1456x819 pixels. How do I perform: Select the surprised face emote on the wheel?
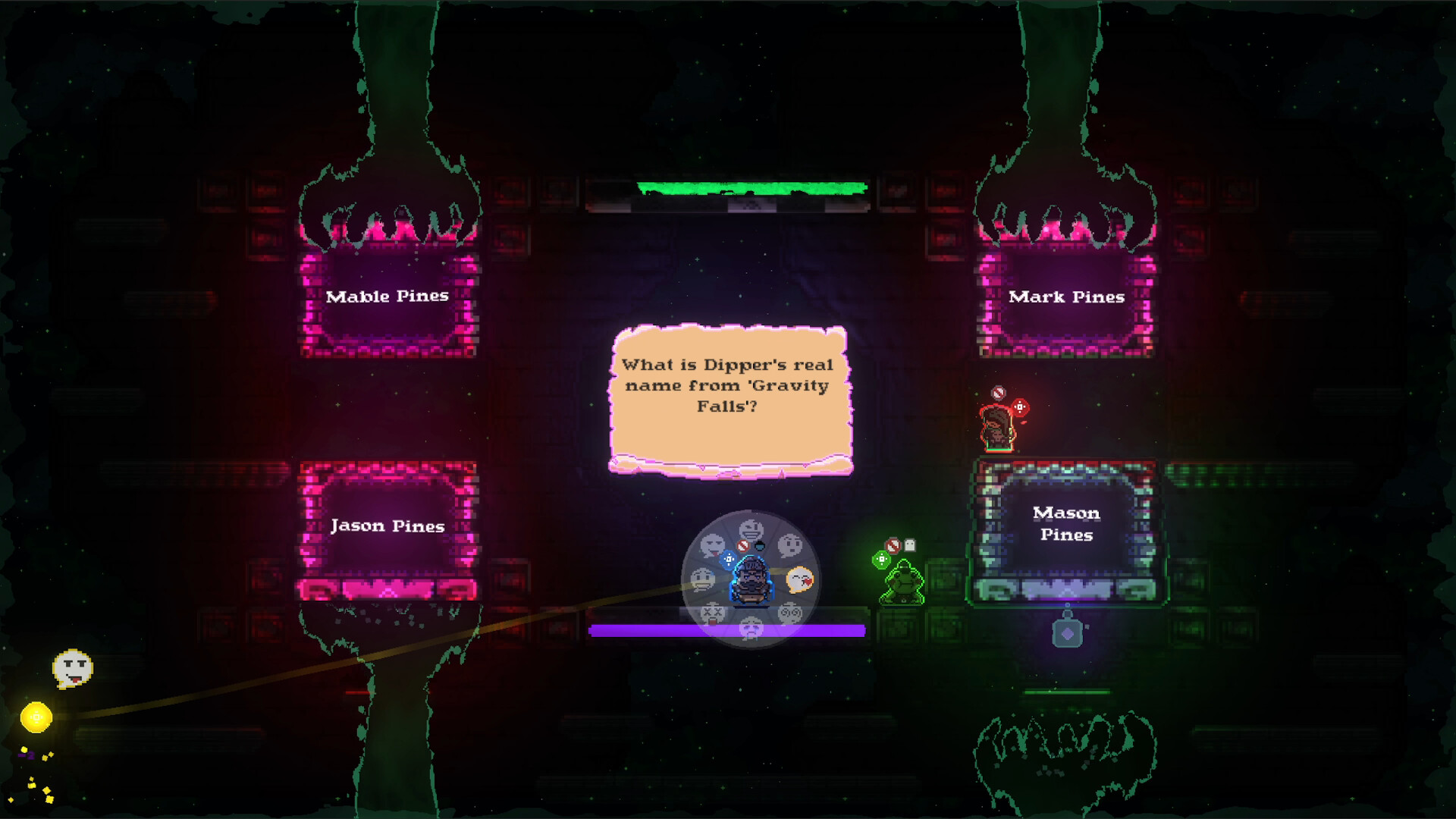[791, 544]
